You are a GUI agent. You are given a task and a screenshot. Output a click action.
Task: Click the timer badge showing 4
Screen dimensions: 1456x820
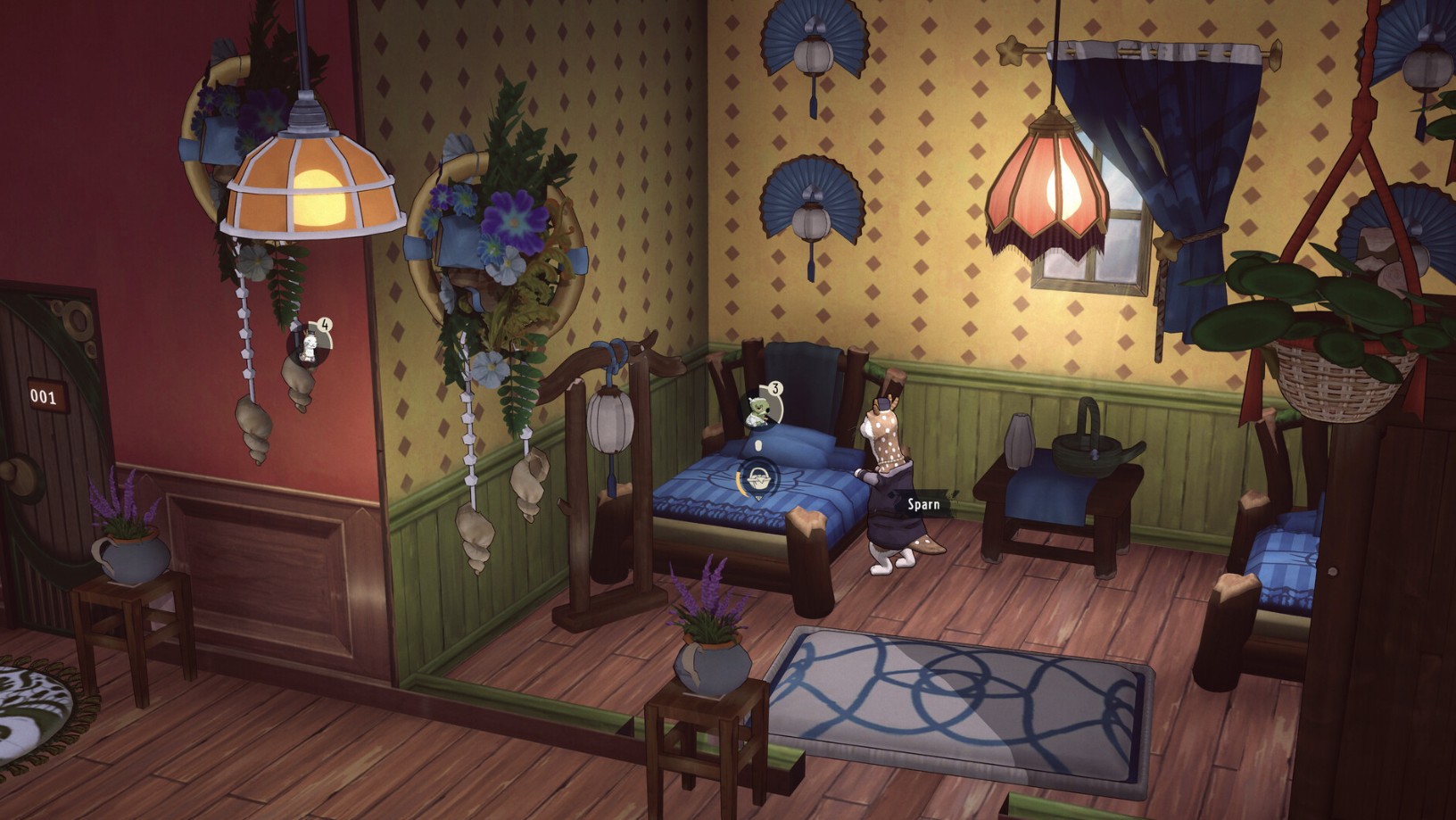pos(323,326)
